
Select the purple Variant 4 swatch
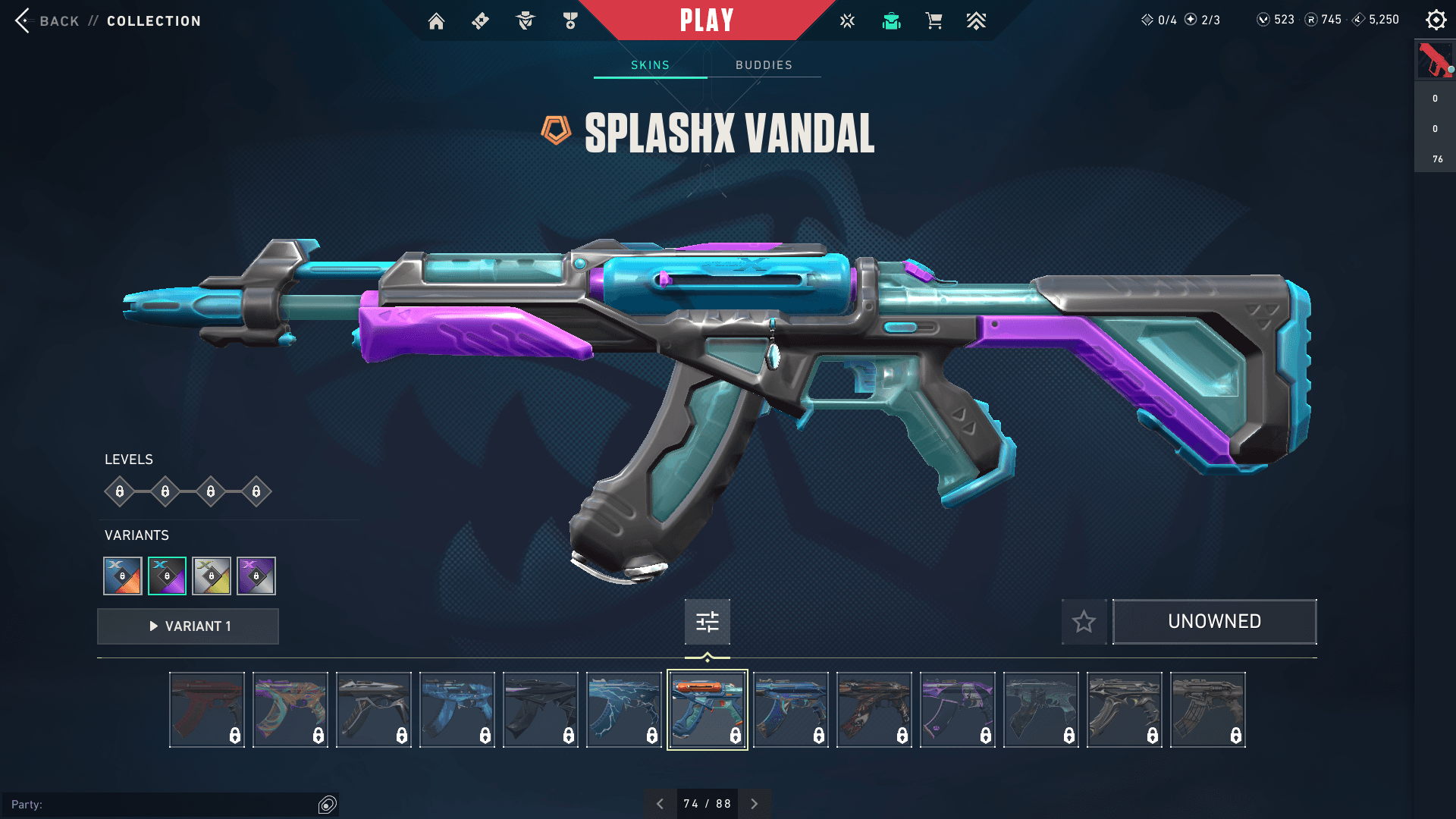click(x=256, y=576)
